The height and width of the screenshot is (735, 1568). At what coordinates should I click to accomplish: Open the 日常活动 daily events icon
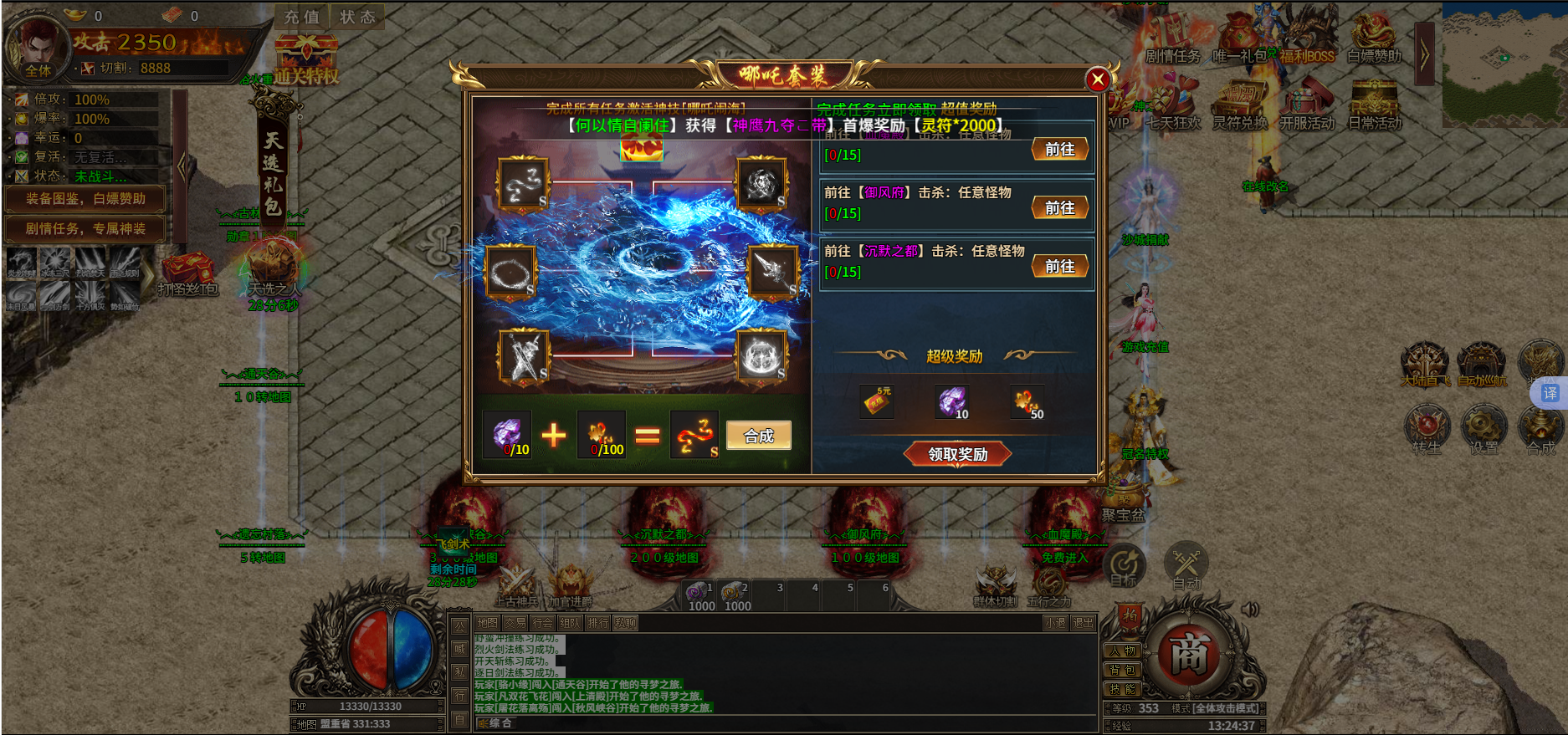[1378, 109]
